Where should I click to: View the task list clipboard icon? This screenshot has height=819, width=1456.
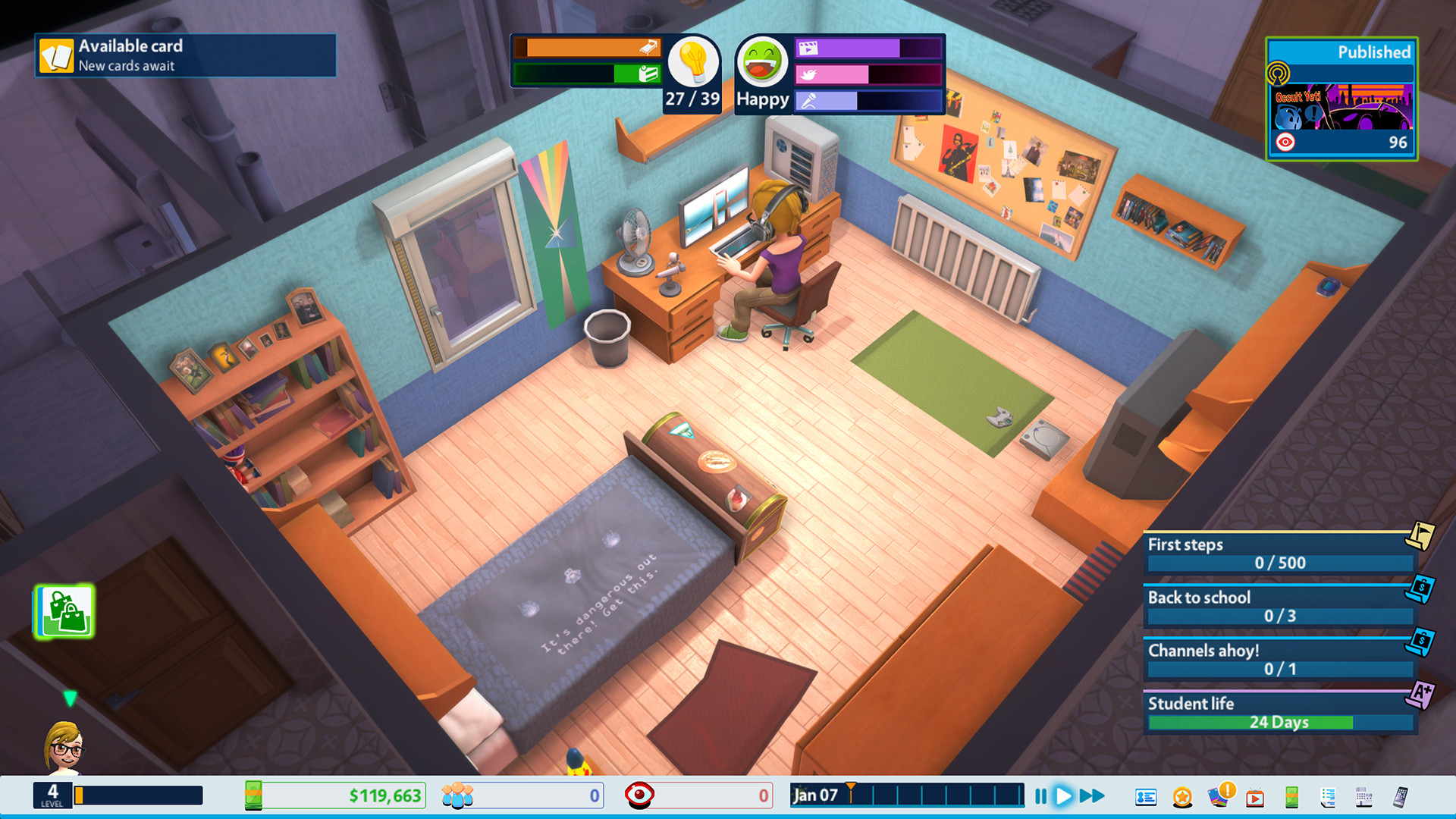point(1328,796)
